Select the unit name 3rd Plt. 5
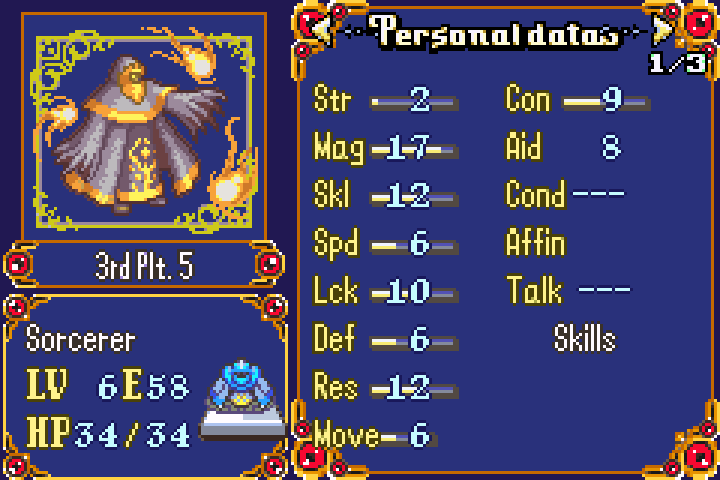720x480 pixels. tap(143, 267)
